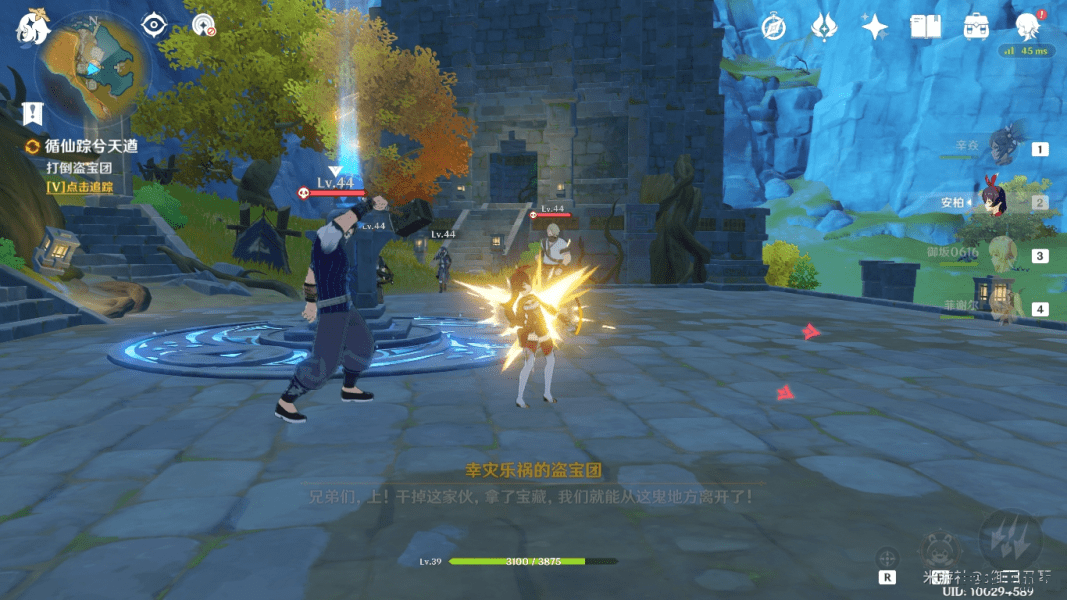Click the signal icon with red prohibition mark
This screenshot has height=600, width=1067.
point(204,25)
